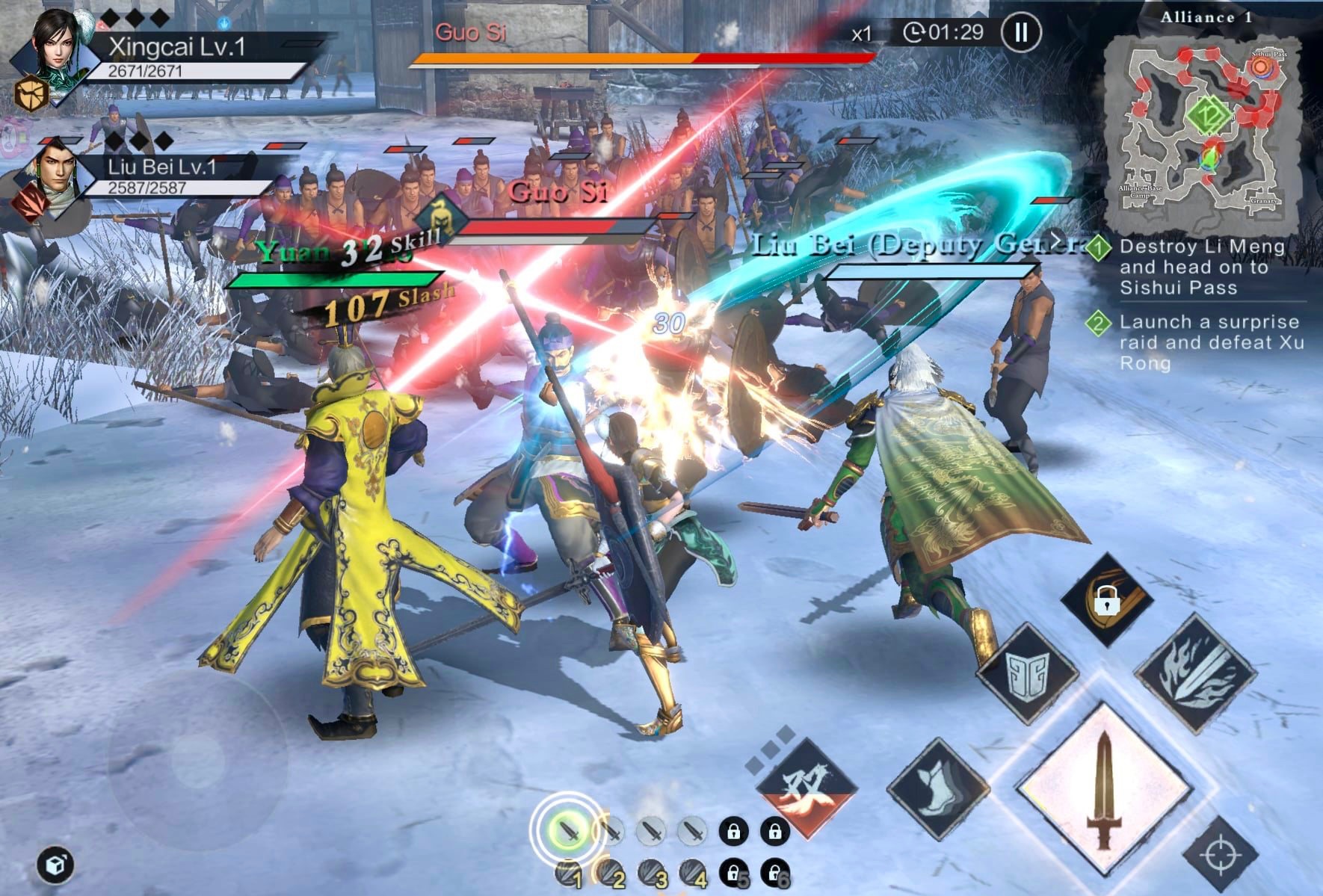The height and width of the screenshot is (896, 1323).
Task: Toggle the x1 battle speed
Action: coord(862,34)
